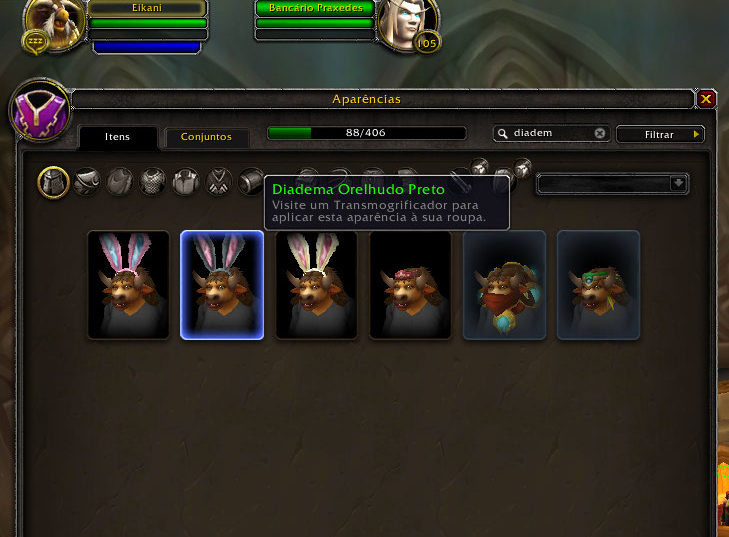Clear the diadem search text

click(x=600, y=133)
